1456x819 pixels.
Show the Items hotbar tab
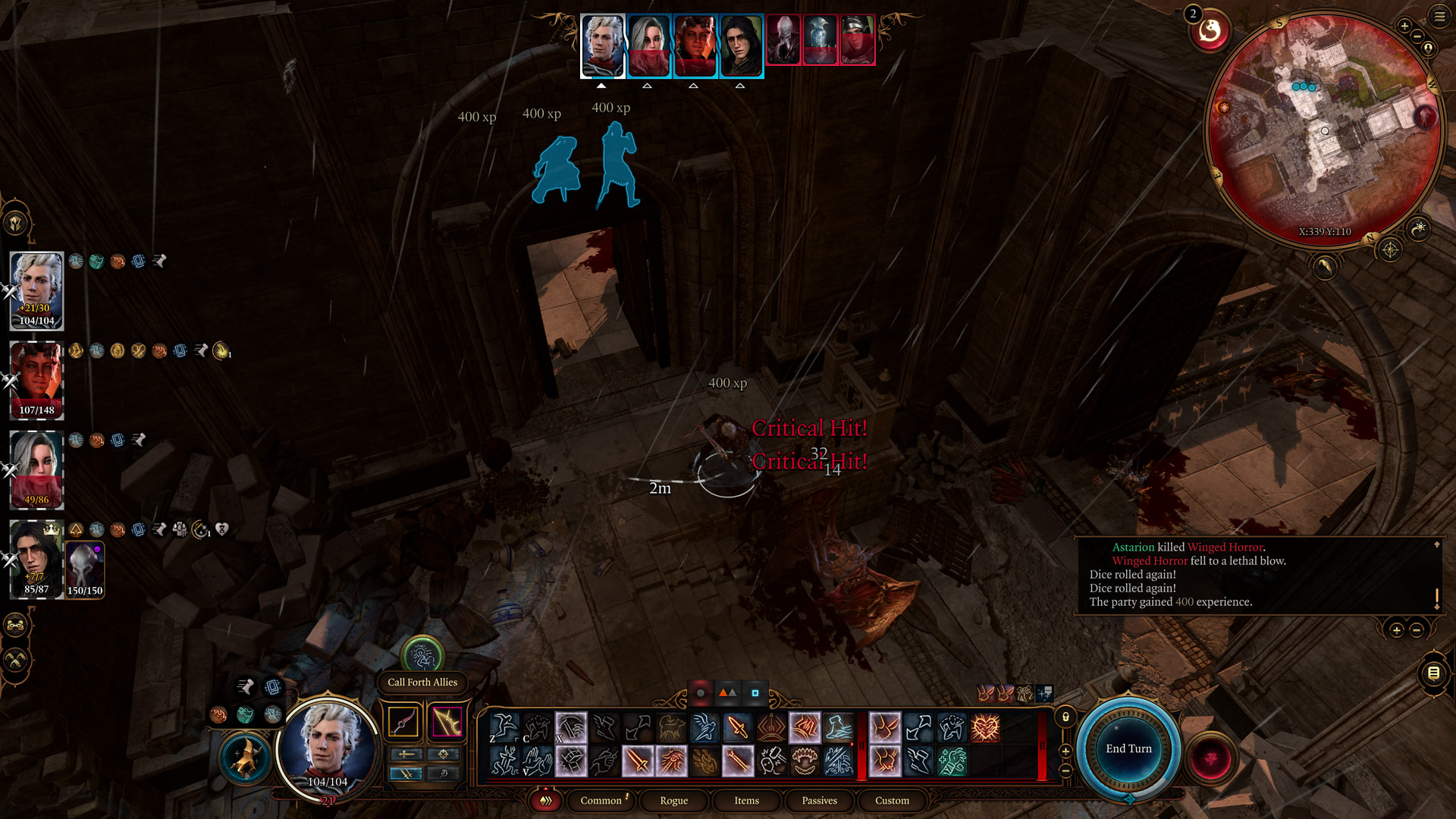(746, 800)
